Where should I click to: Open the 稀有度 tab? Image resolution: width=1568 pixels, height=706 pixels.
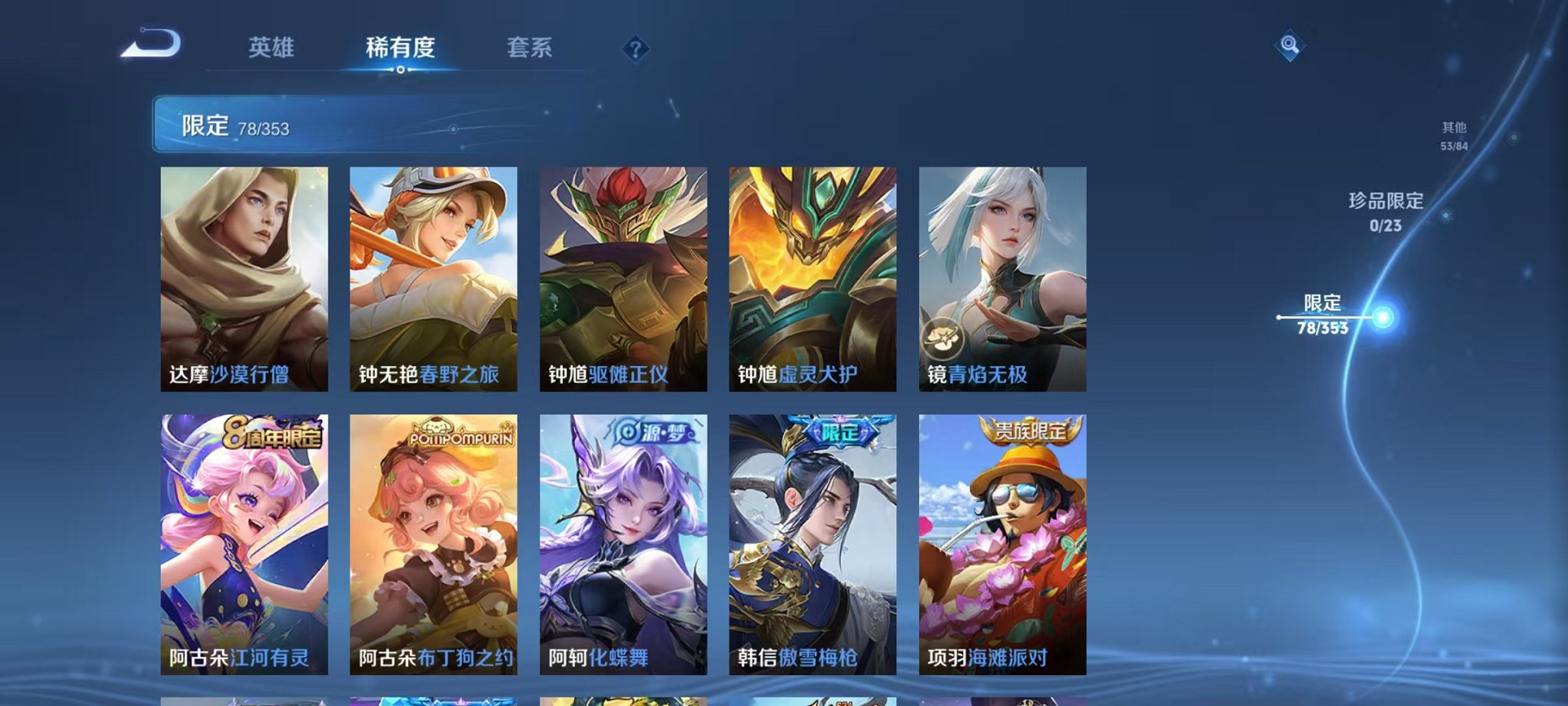398,48
